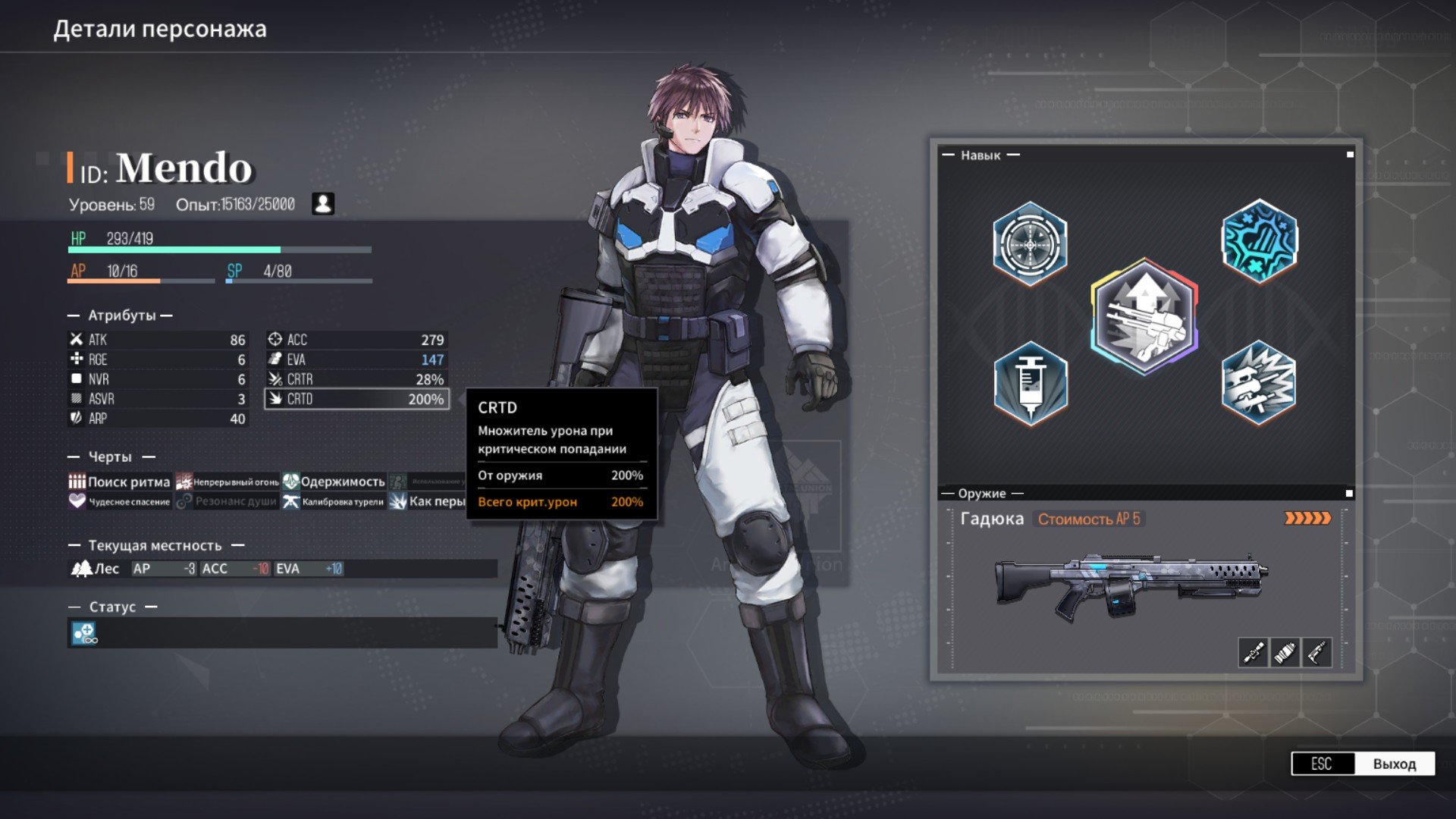The image size is (1456, 819).
Task: Open the central turret skill hexagon
Action: pos(1144,317)
